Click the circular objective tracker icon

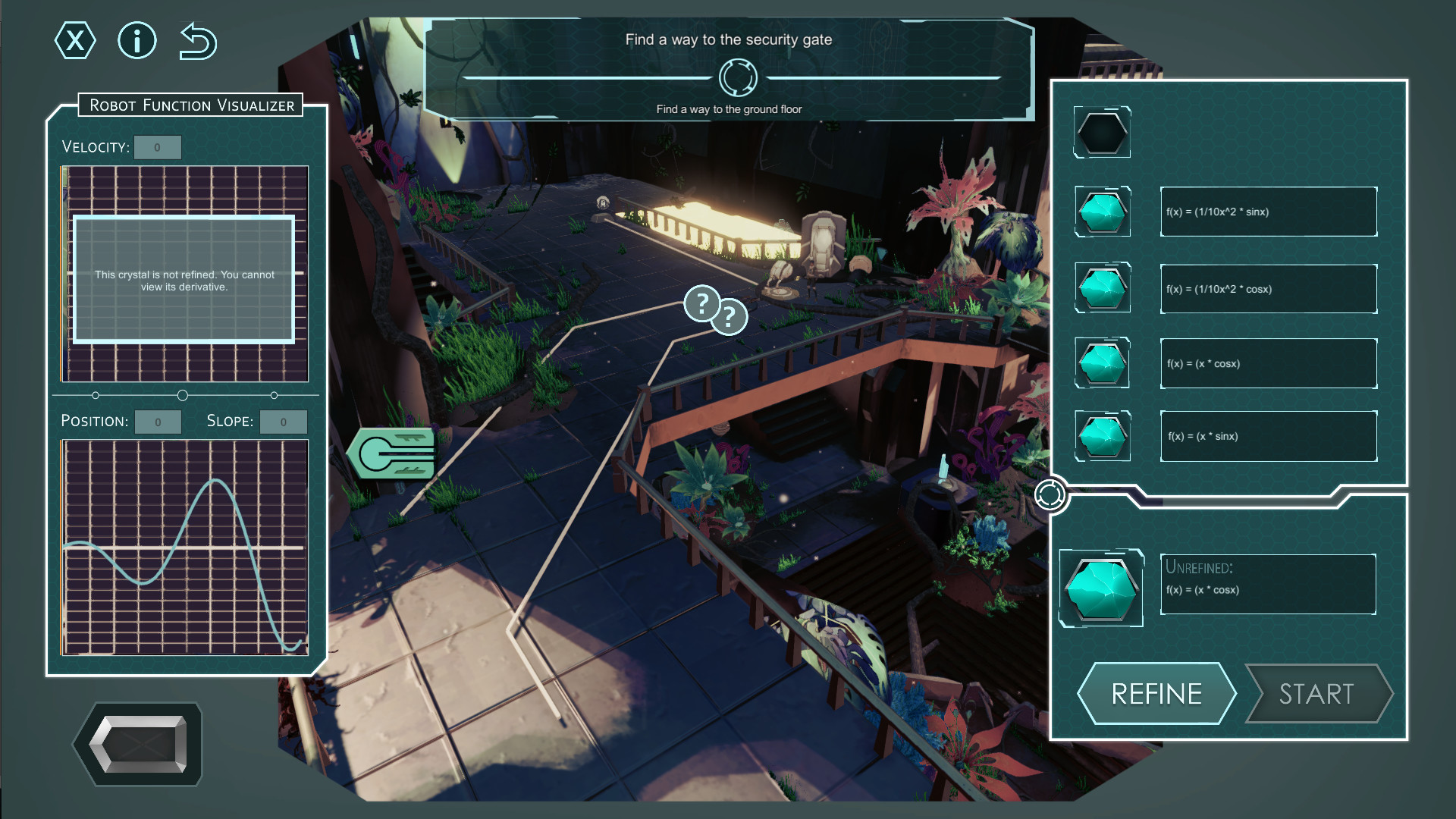pos(738,77)
